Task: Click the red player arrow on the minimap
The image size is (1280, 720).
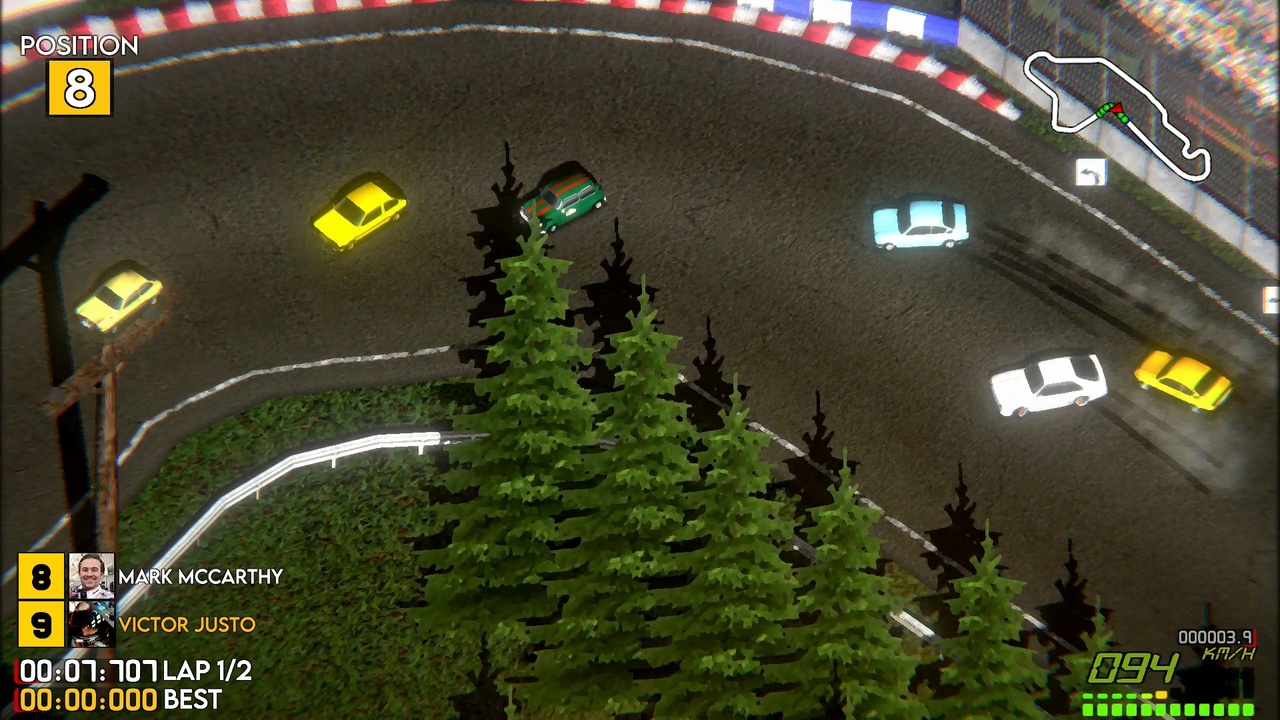Action: (1117, 109)
